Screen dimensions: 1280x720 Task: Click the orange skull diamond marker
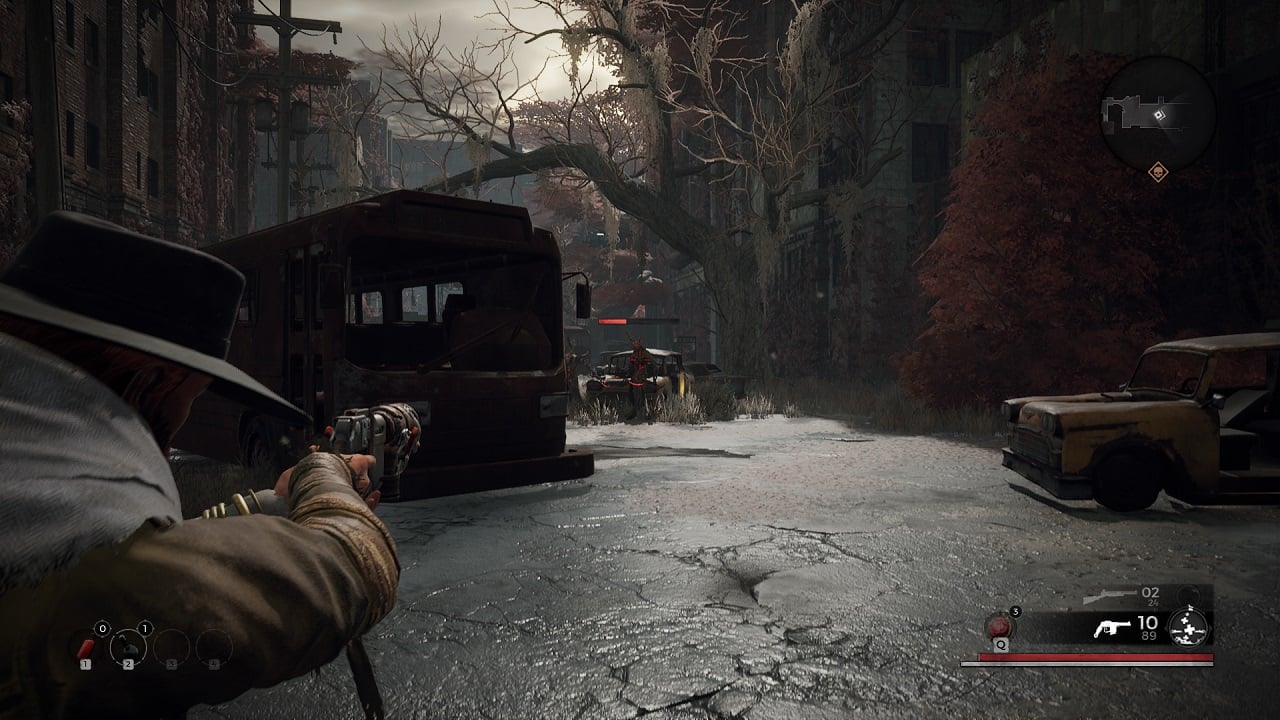tap(1159, 172)
